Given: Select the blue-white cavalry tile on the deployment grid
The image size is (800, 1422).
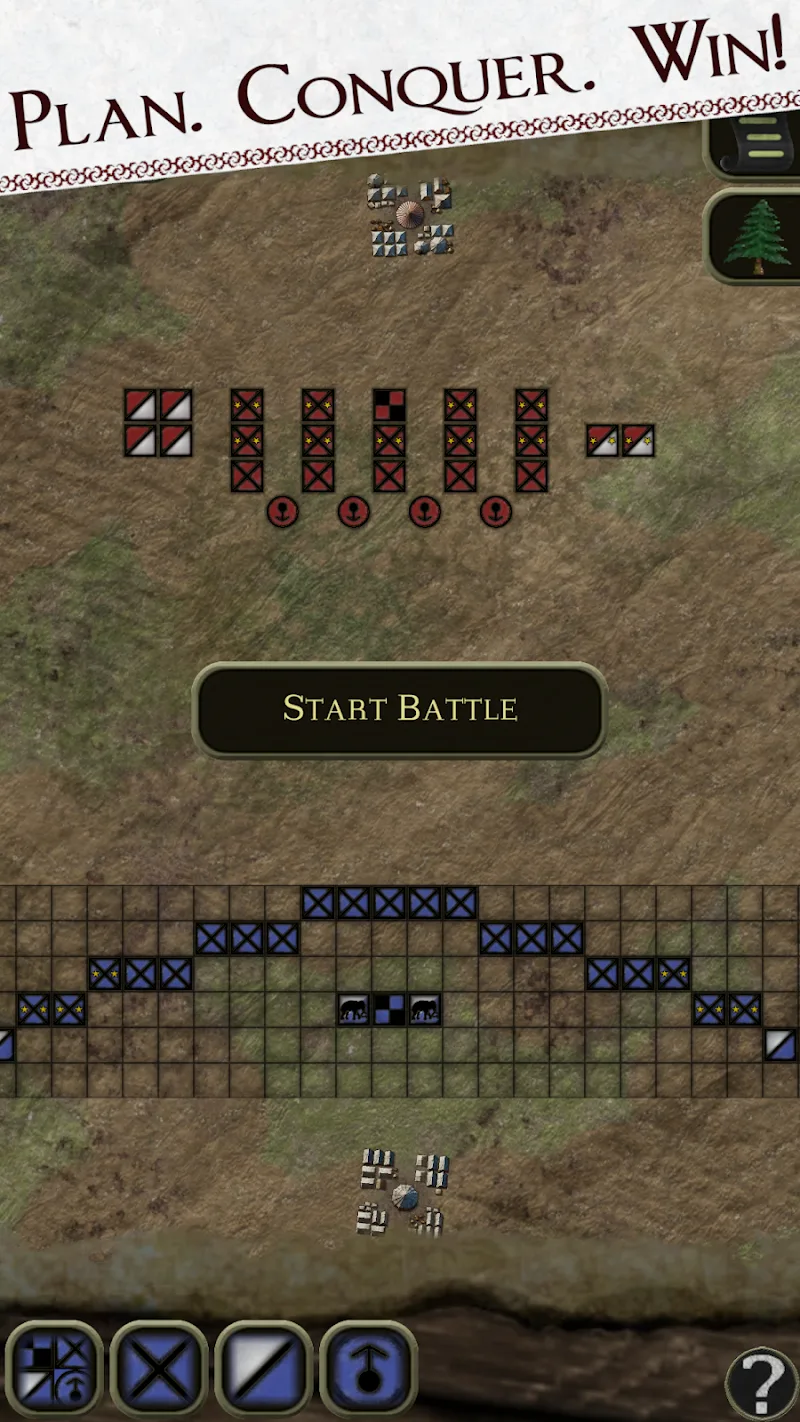Looking at the screenshot, I should [x=780, y=1045].
